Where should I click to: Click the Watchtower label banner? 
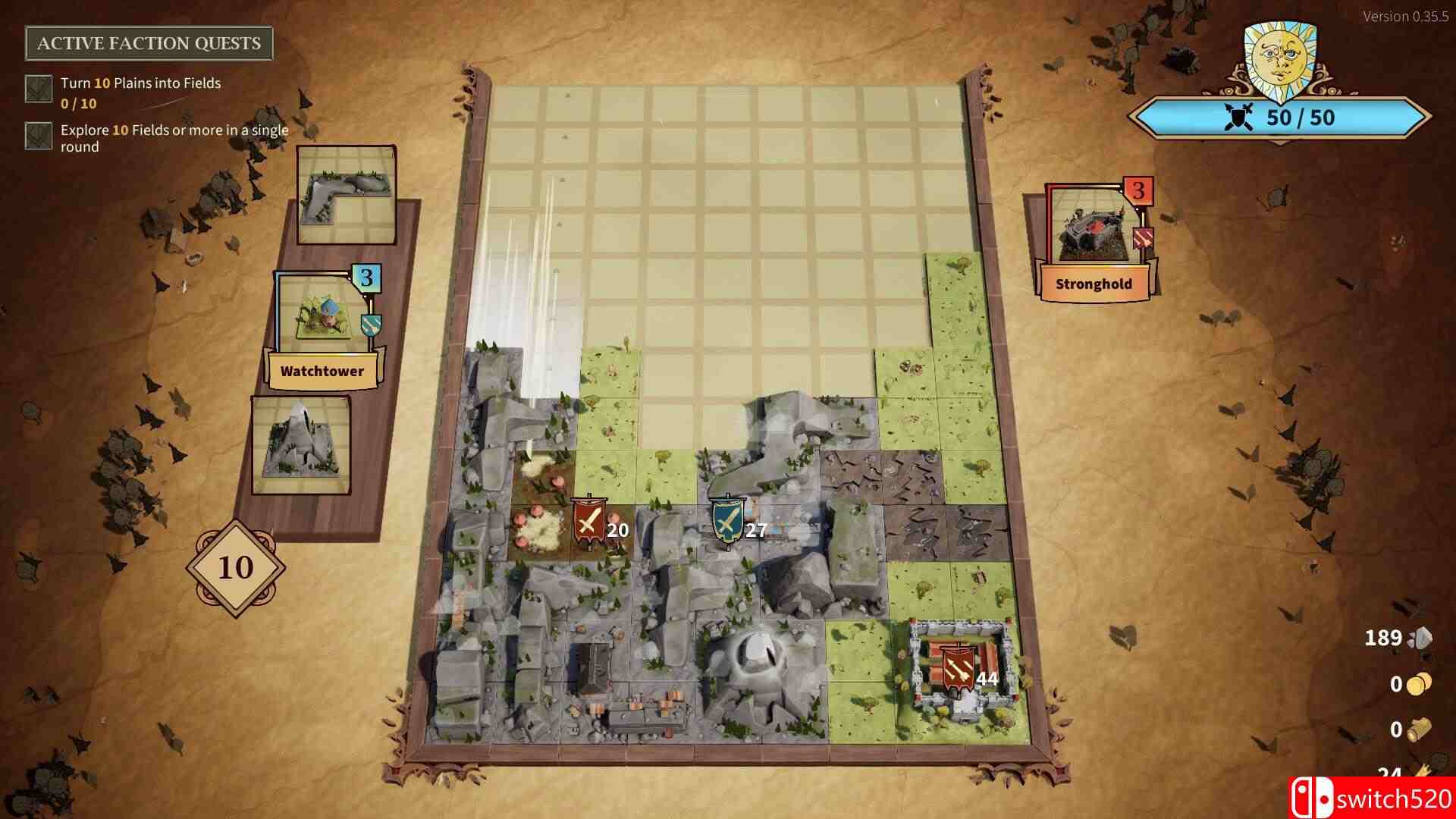click(x=322, y=369)
